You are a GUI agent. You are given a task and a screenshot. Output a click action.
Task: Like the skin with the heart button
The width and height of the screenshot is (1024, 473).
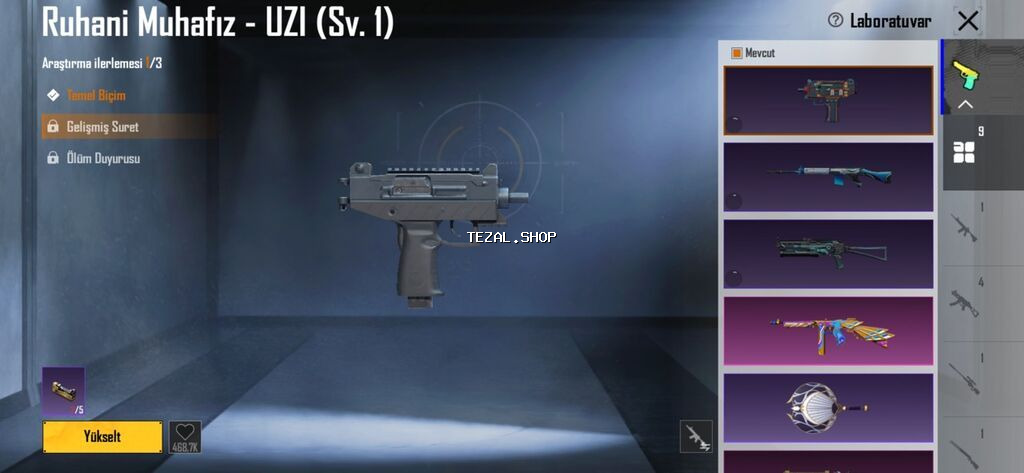pyautogui.click(x=185, y=436)
